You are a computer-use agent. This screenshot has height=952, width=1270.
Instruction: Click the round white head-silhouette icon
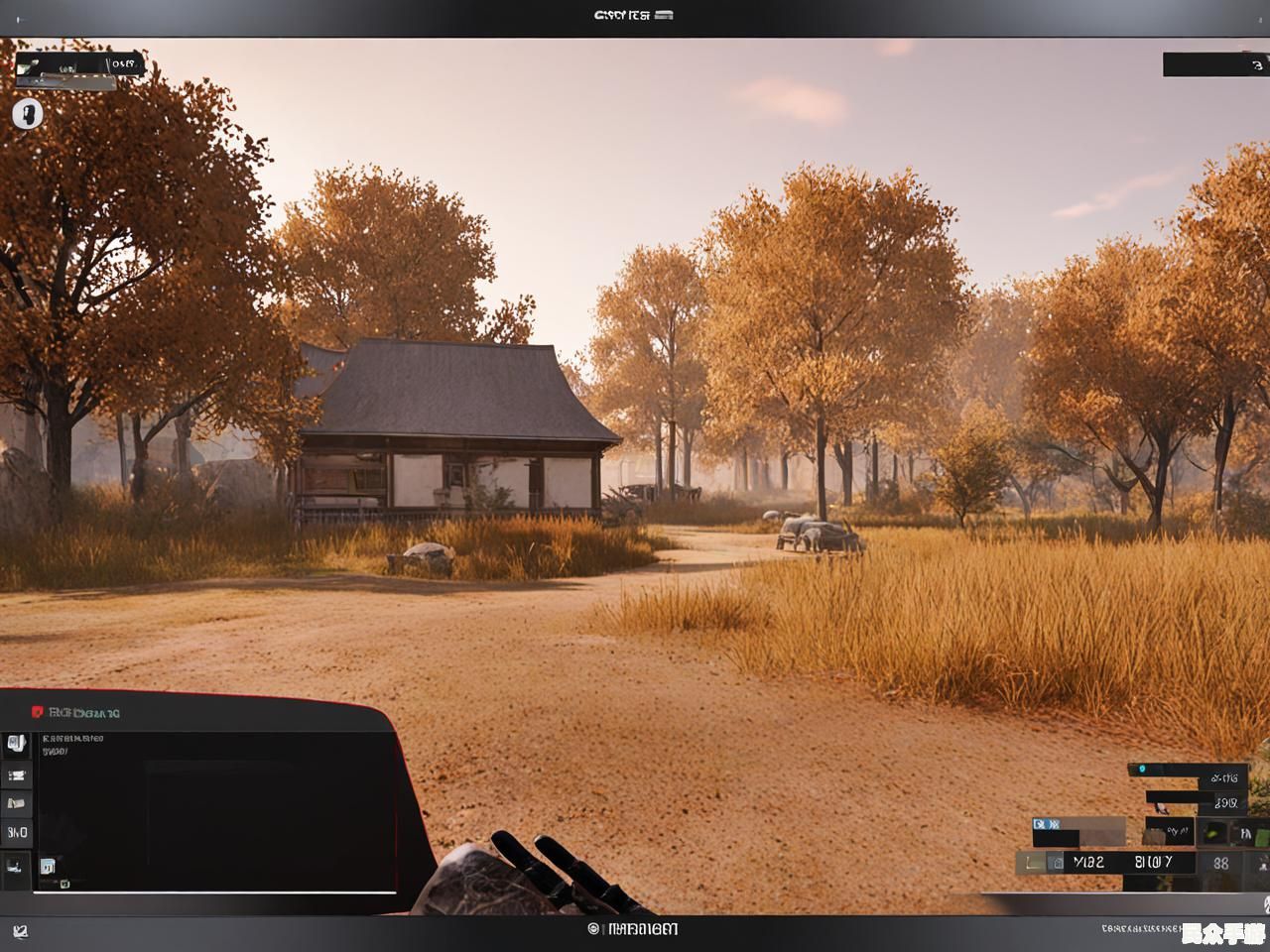tap(28, 113)
